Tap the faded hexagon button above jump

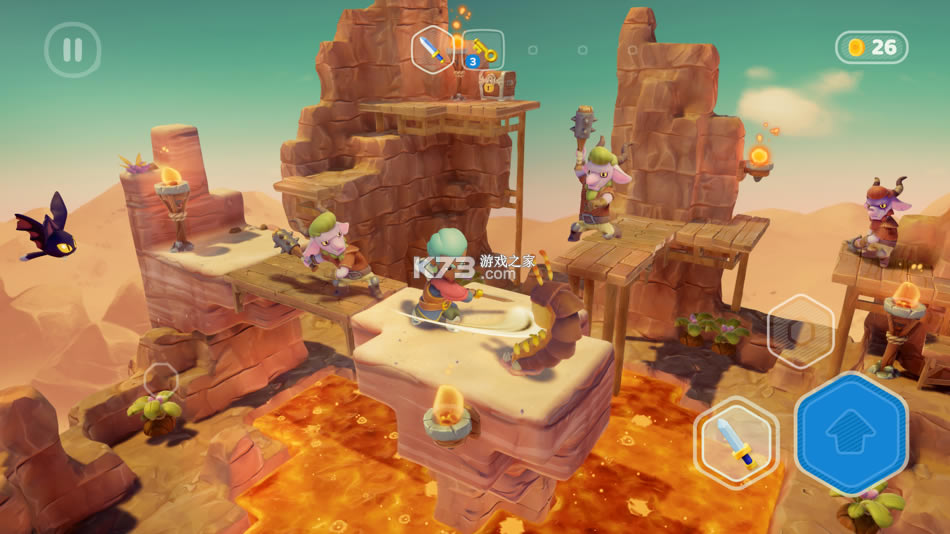pyautogui.click(x=800, y=332)
